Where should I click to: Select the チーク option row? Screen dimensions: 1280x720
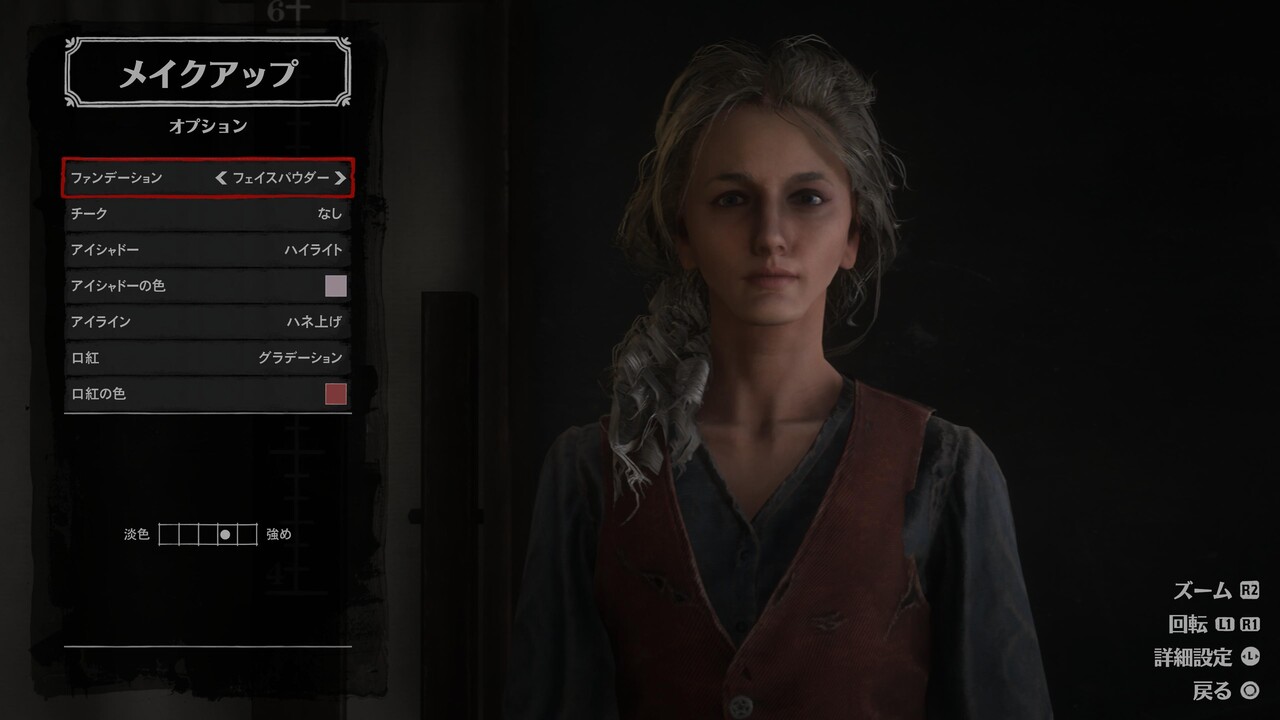(207, 214)
